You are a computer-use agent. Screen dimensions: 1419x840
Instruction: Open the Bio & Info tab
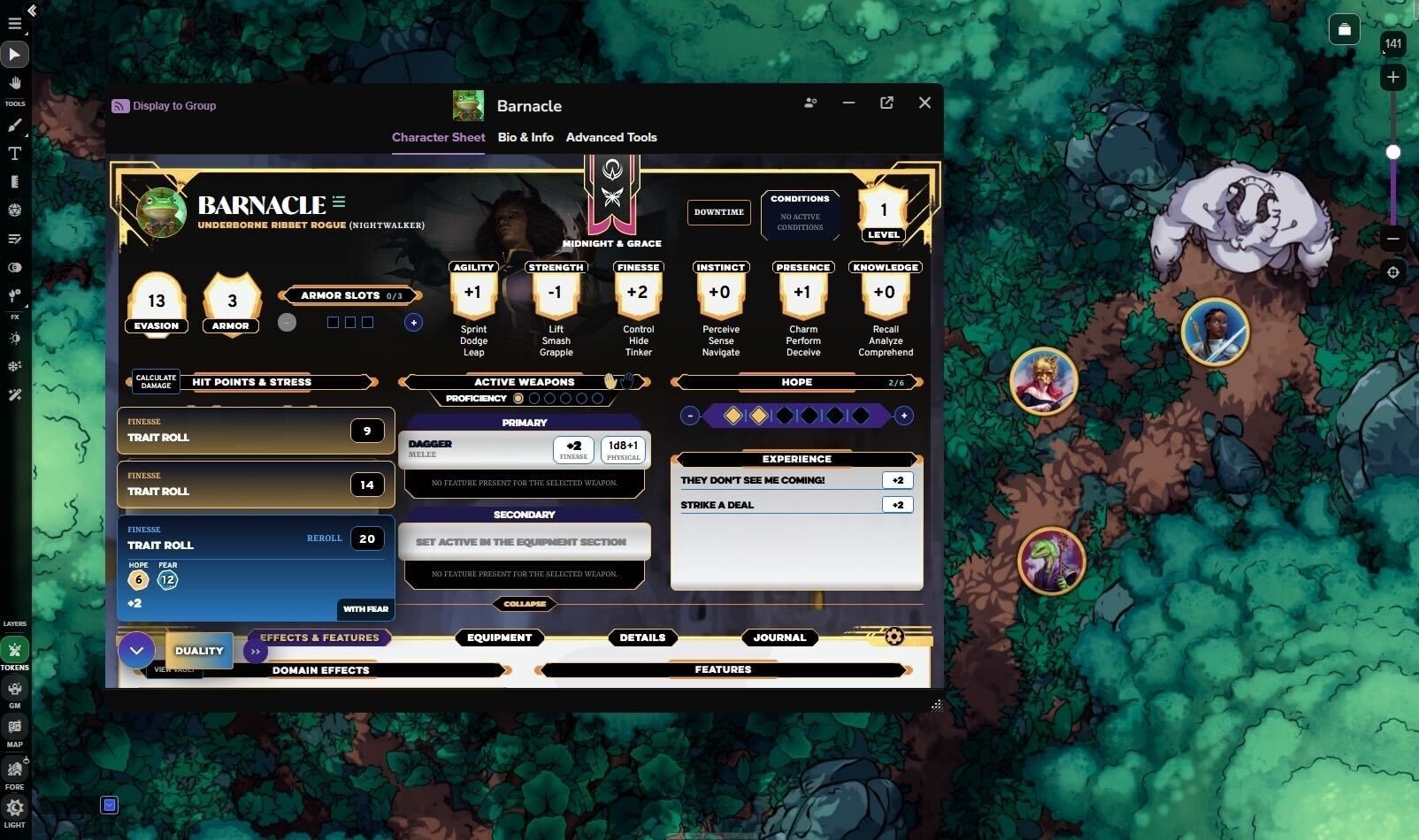(x=525, y=137)
